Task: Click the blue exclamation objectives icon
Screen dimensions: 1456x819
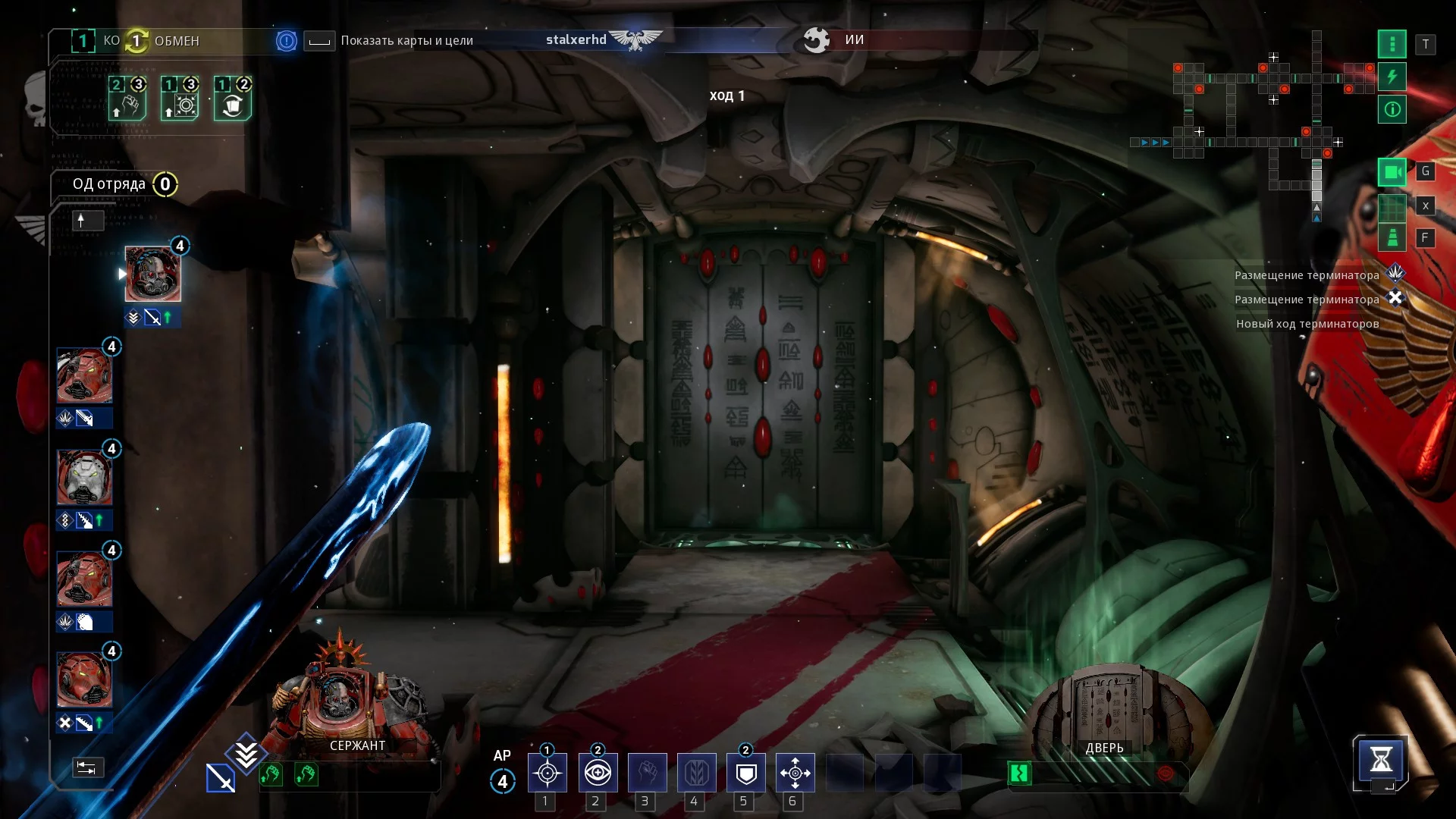Action: coord(286,41)
